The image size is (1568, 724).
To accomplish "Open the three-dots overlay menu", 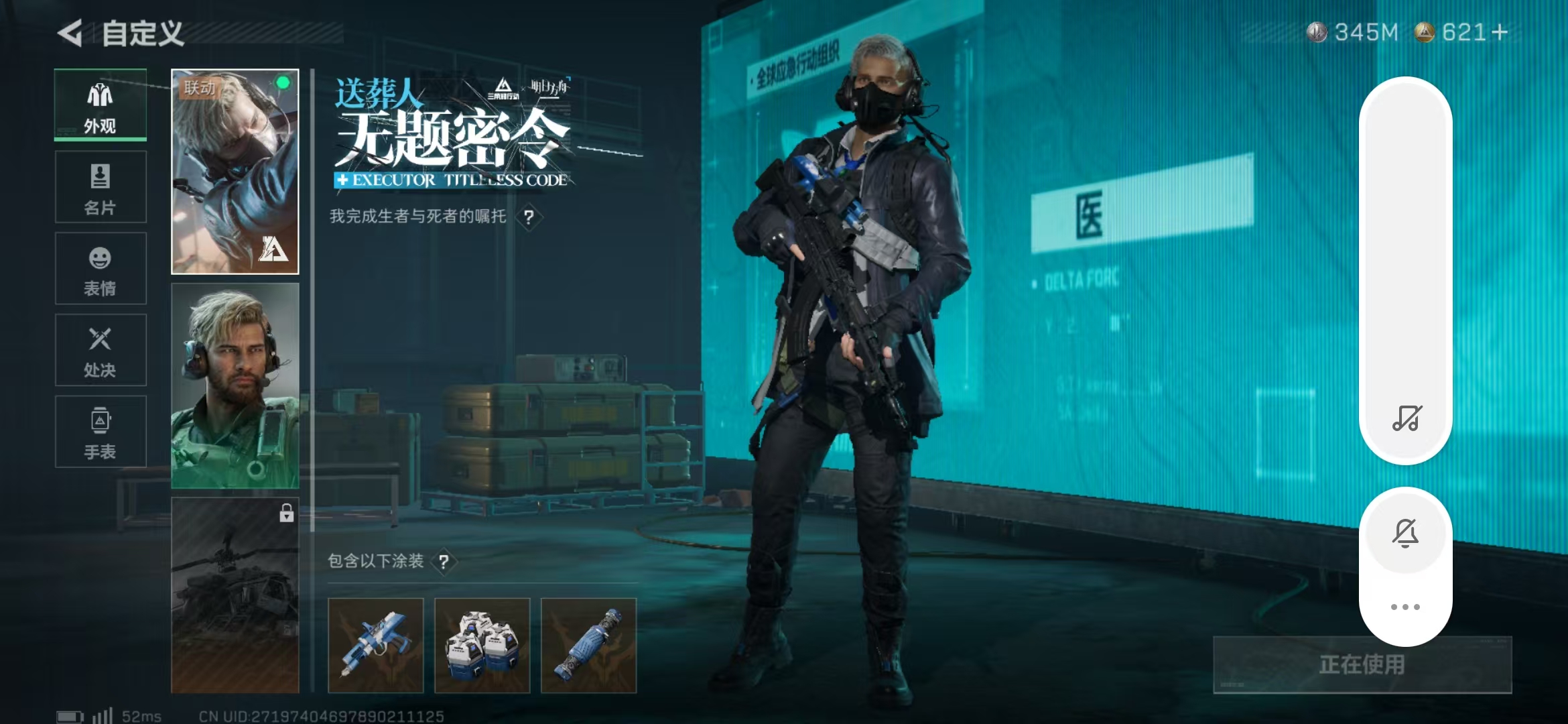I will [1405, 607].
